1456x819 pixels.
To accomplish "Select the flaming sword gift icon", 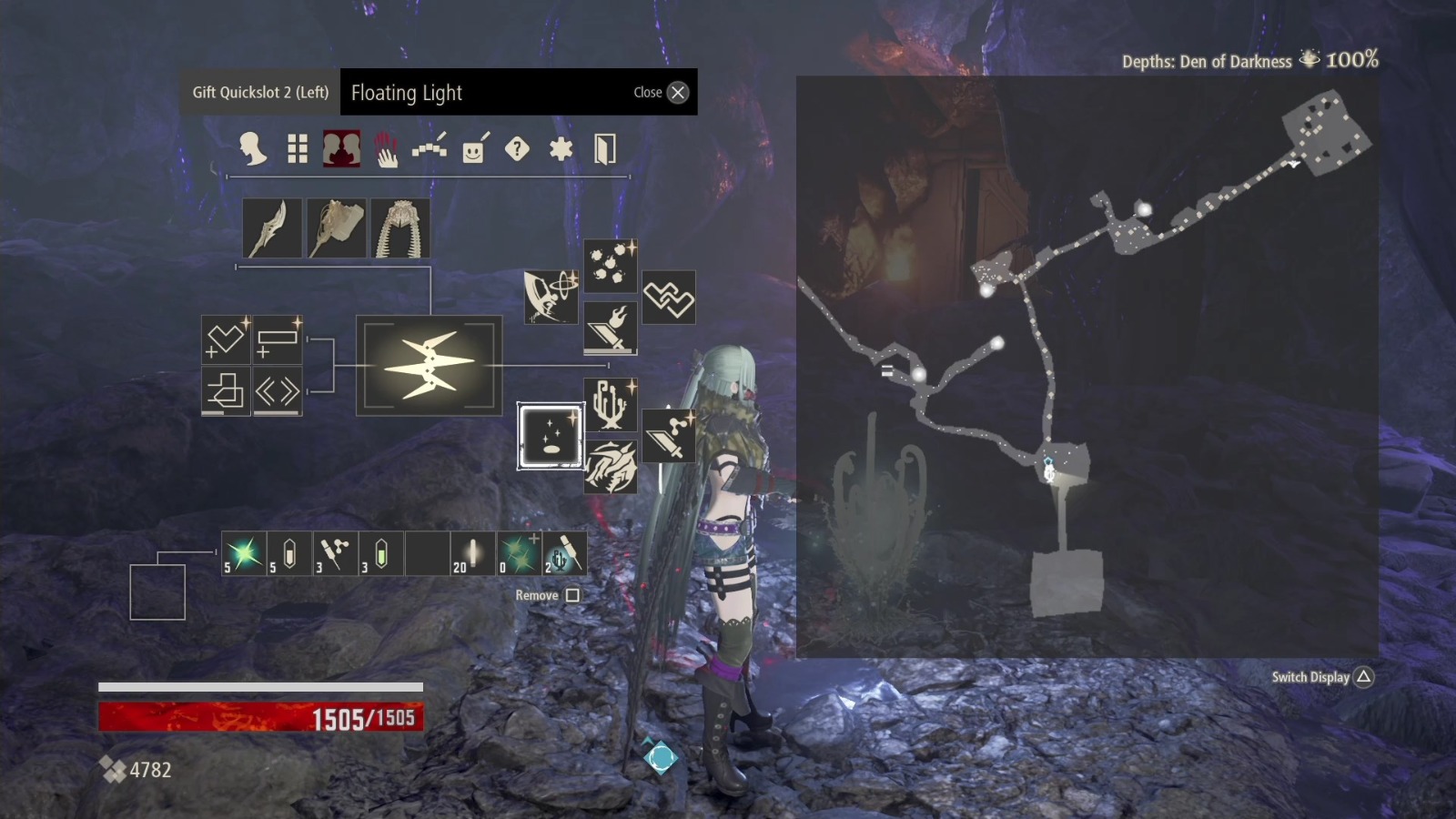I will pyautogui.click(x=610, y=328).
